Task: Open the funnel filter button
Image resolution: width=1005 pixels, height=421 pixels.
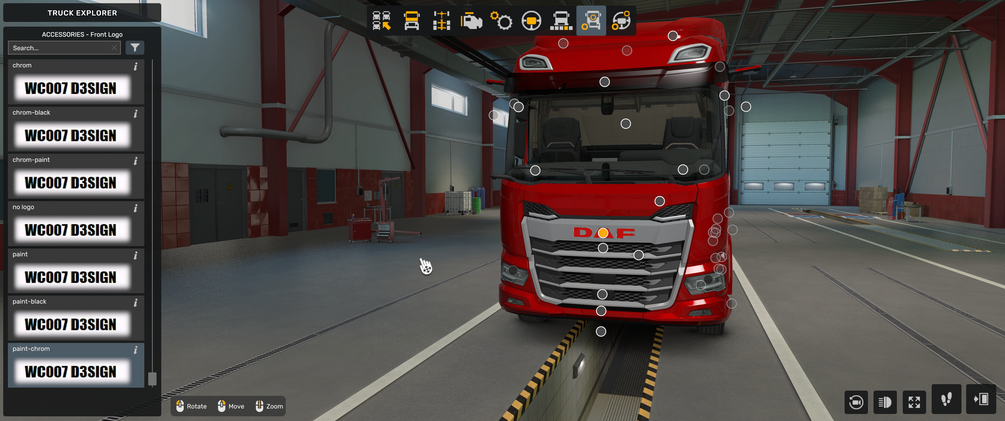Action: click(x=136, y=47)
